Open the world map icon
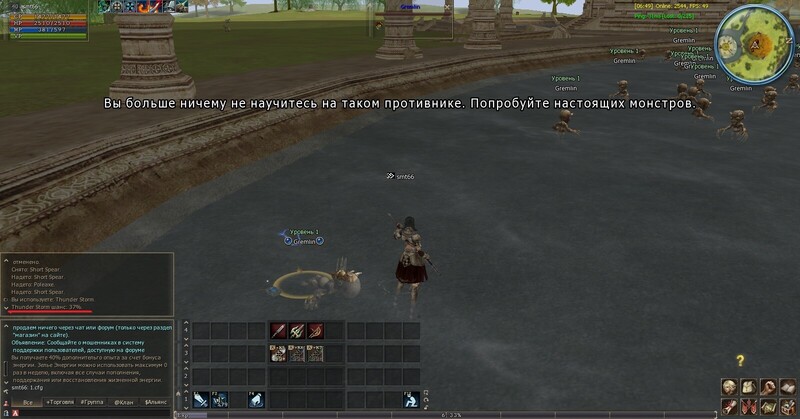The width and height of the screenshot is (800, 419). point(767,407)
